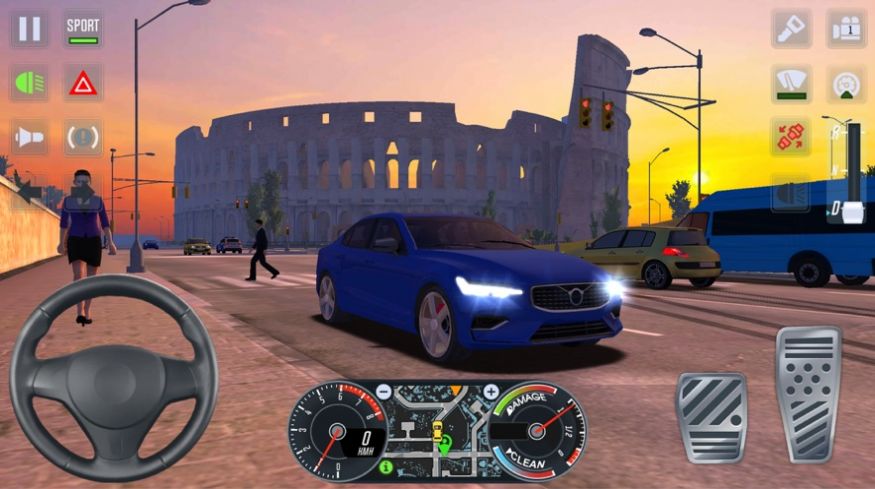Toggle the SPORT driving mode
The height and width of the screenshot is (489, 875).
(83, 28)
